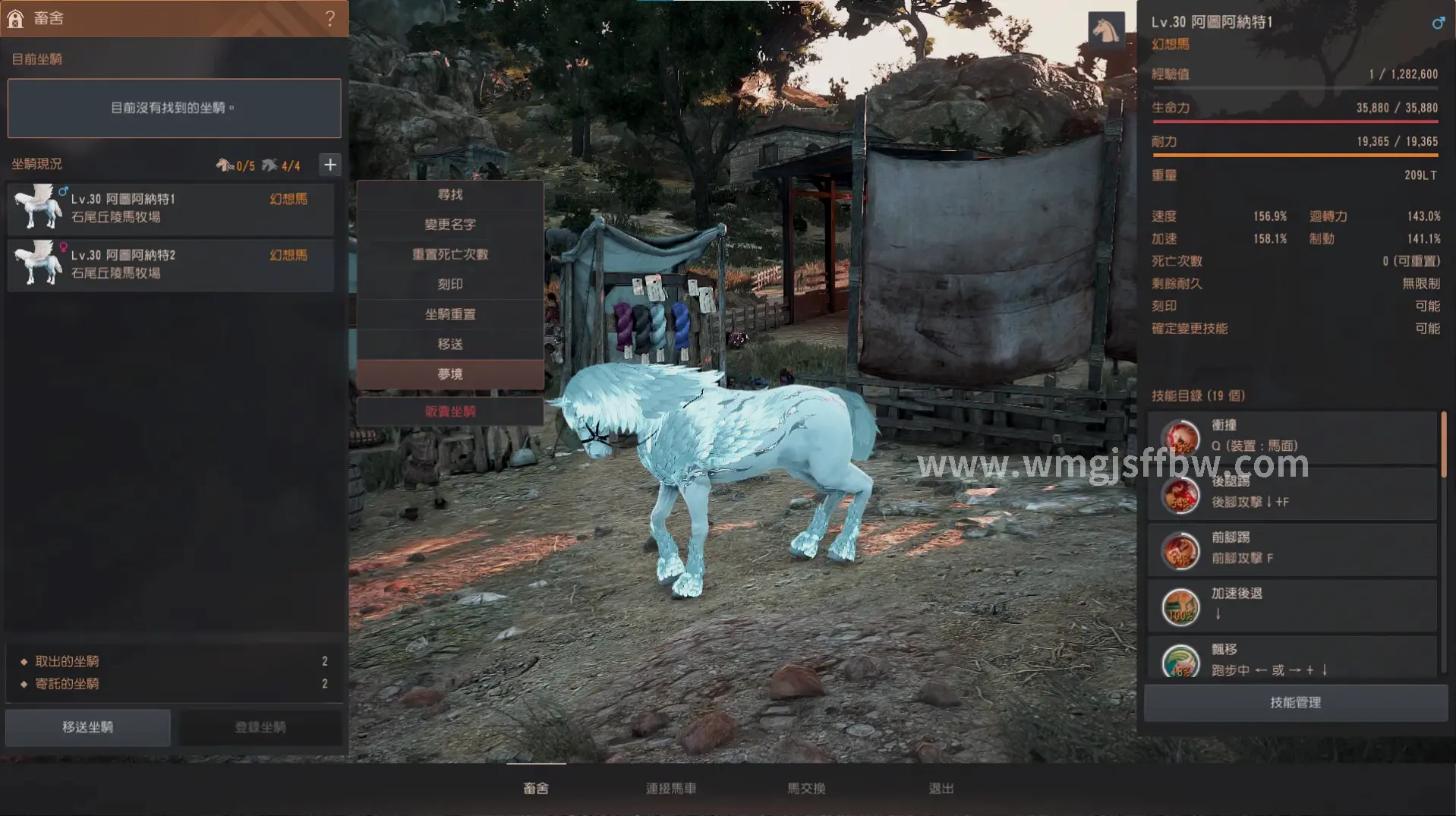
Task: Select the 阿圖阿納特1 mount row
Action: tap(171, 208)
